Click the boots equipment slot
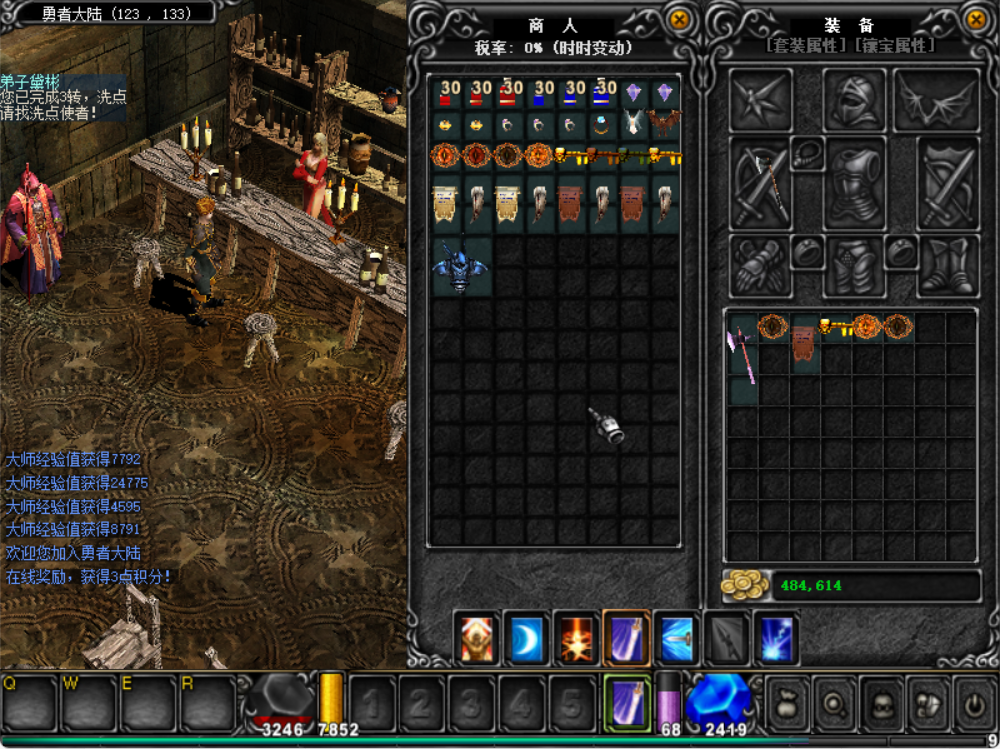The height and width of the screenshot is (749, 1000). (x=946, y=266)
